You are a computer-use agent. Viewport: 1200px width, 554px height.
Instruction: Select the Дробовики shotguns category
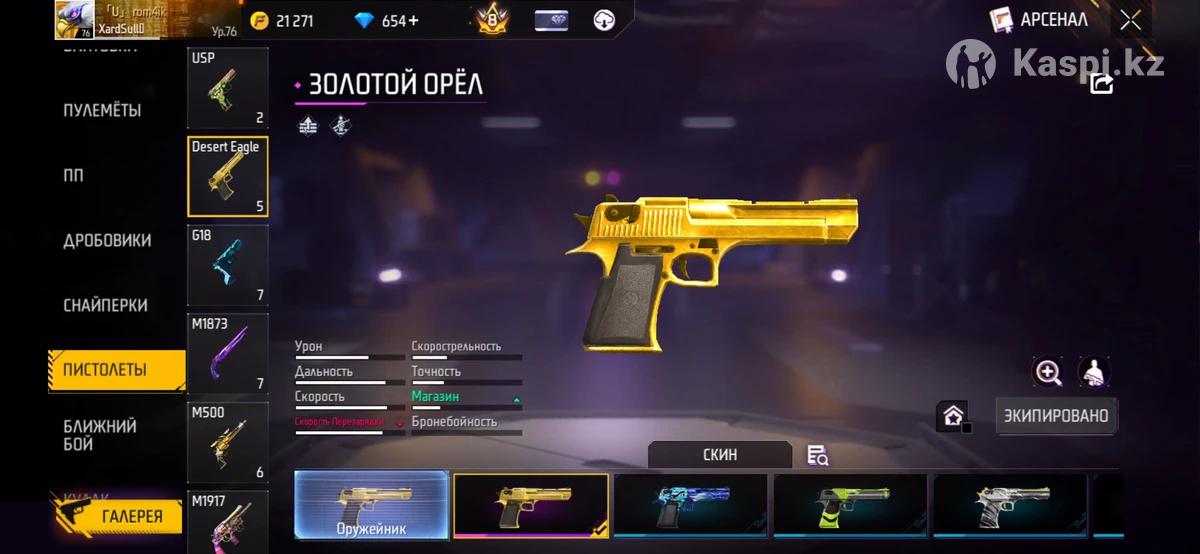click(107, 241)
